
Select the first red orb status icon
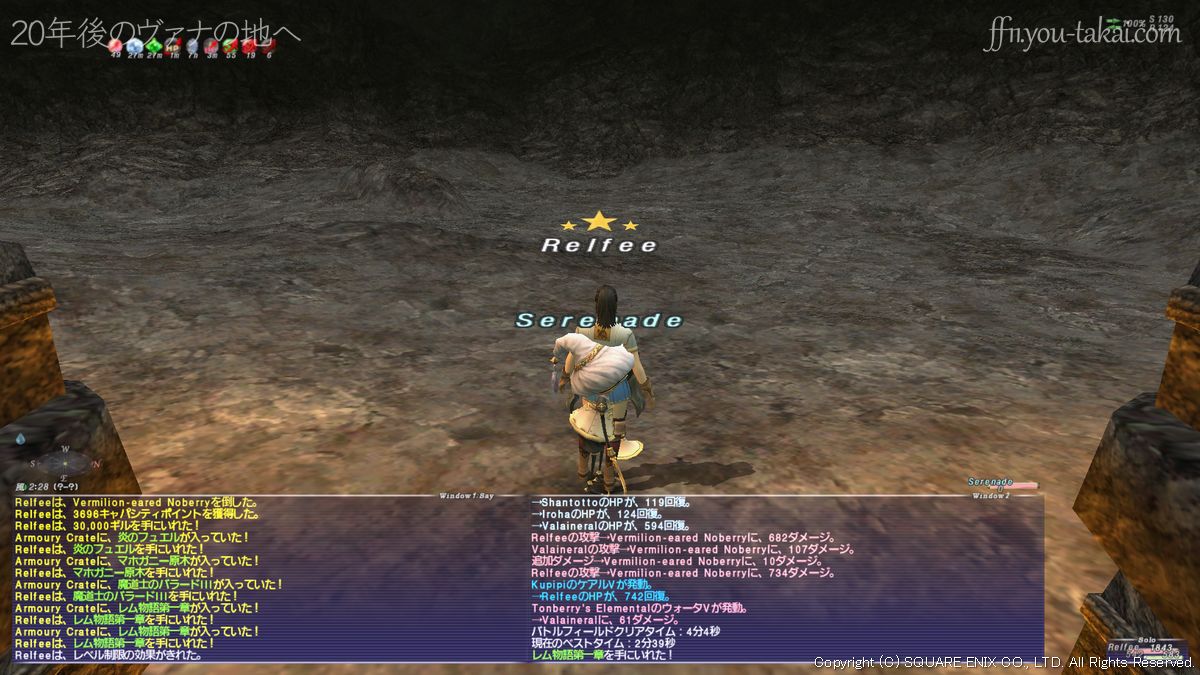pyautogui.click(x=116, y=45)
